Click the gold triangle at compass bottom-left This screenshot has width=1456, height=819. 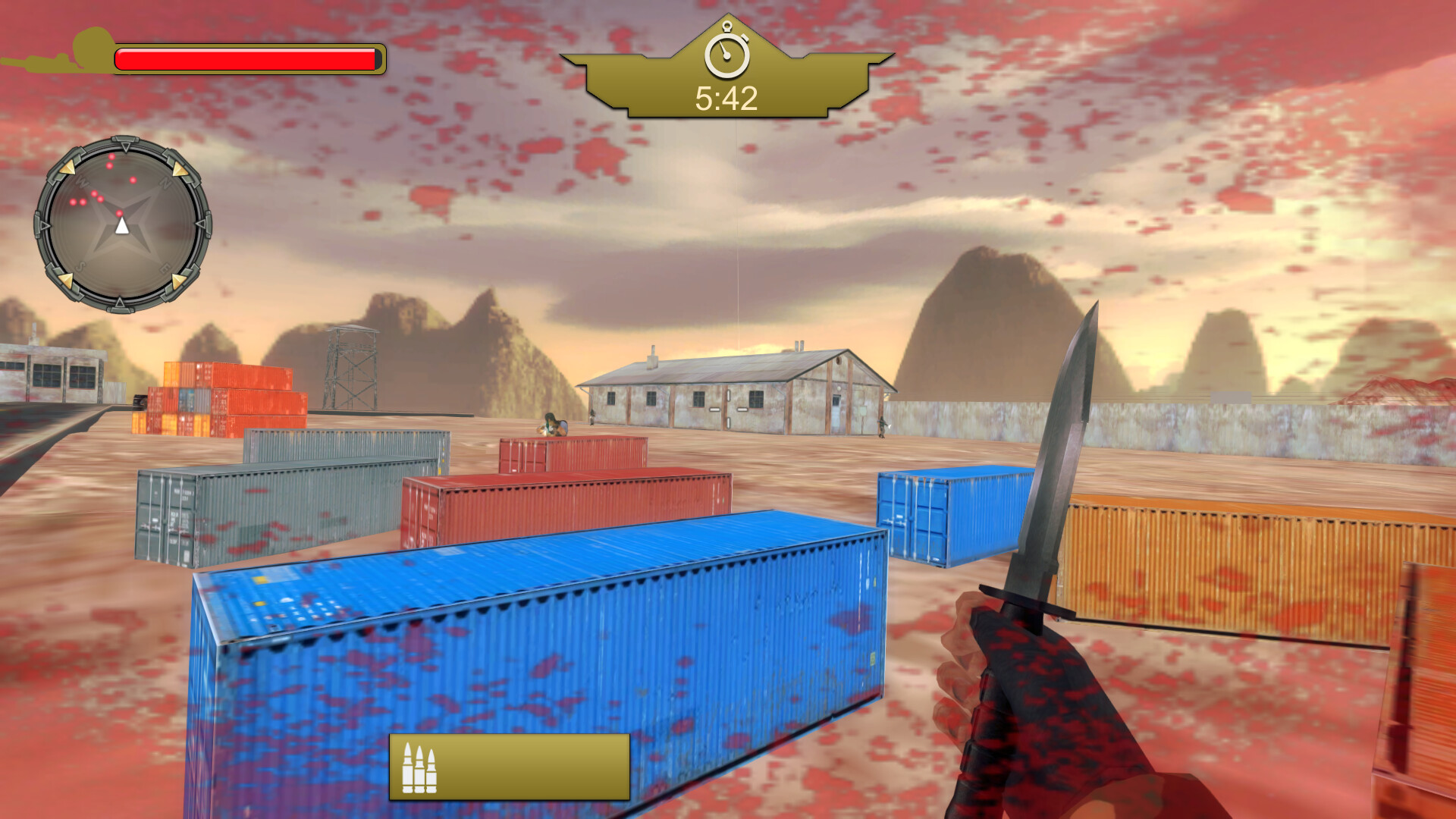click(x=67, y=279)
